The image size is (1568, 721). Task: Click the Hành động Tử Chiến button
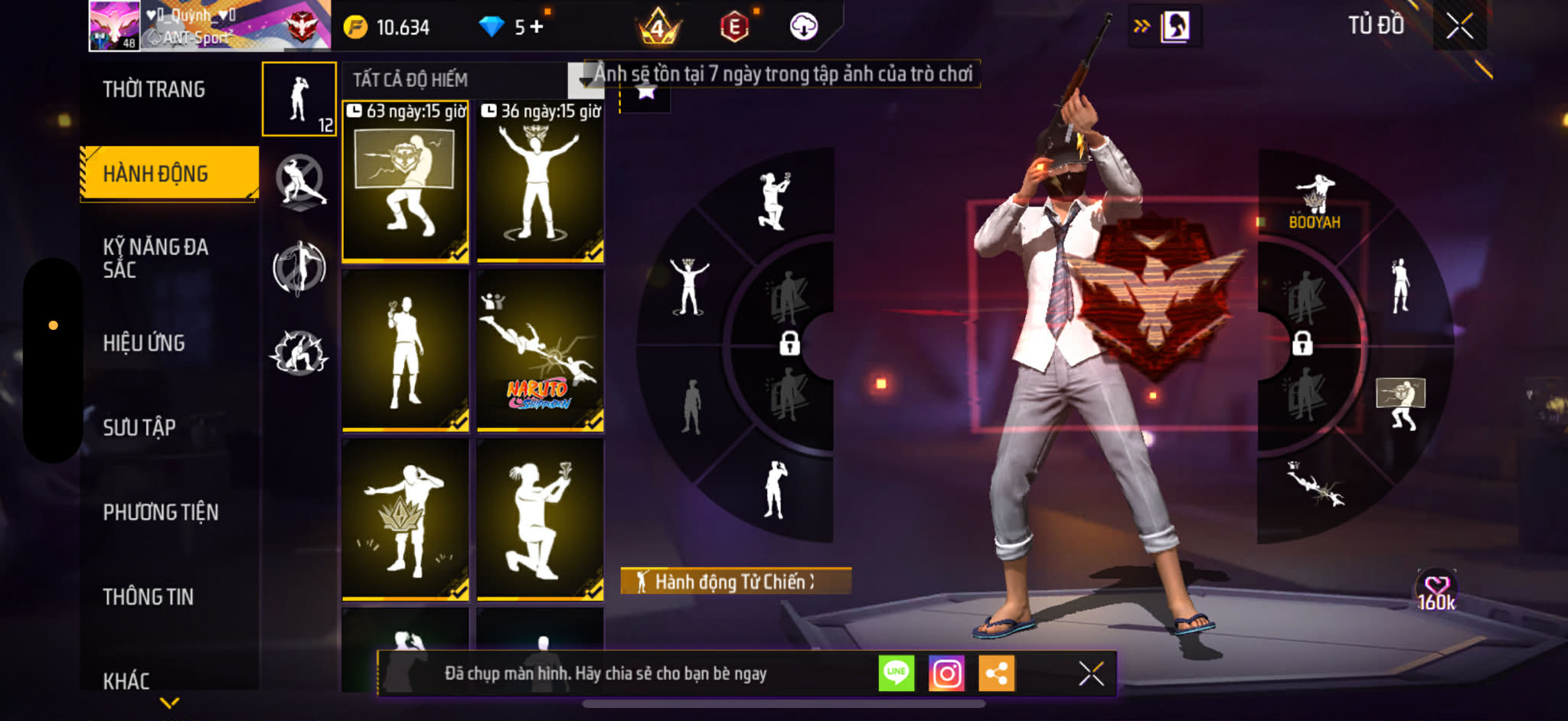735,582
